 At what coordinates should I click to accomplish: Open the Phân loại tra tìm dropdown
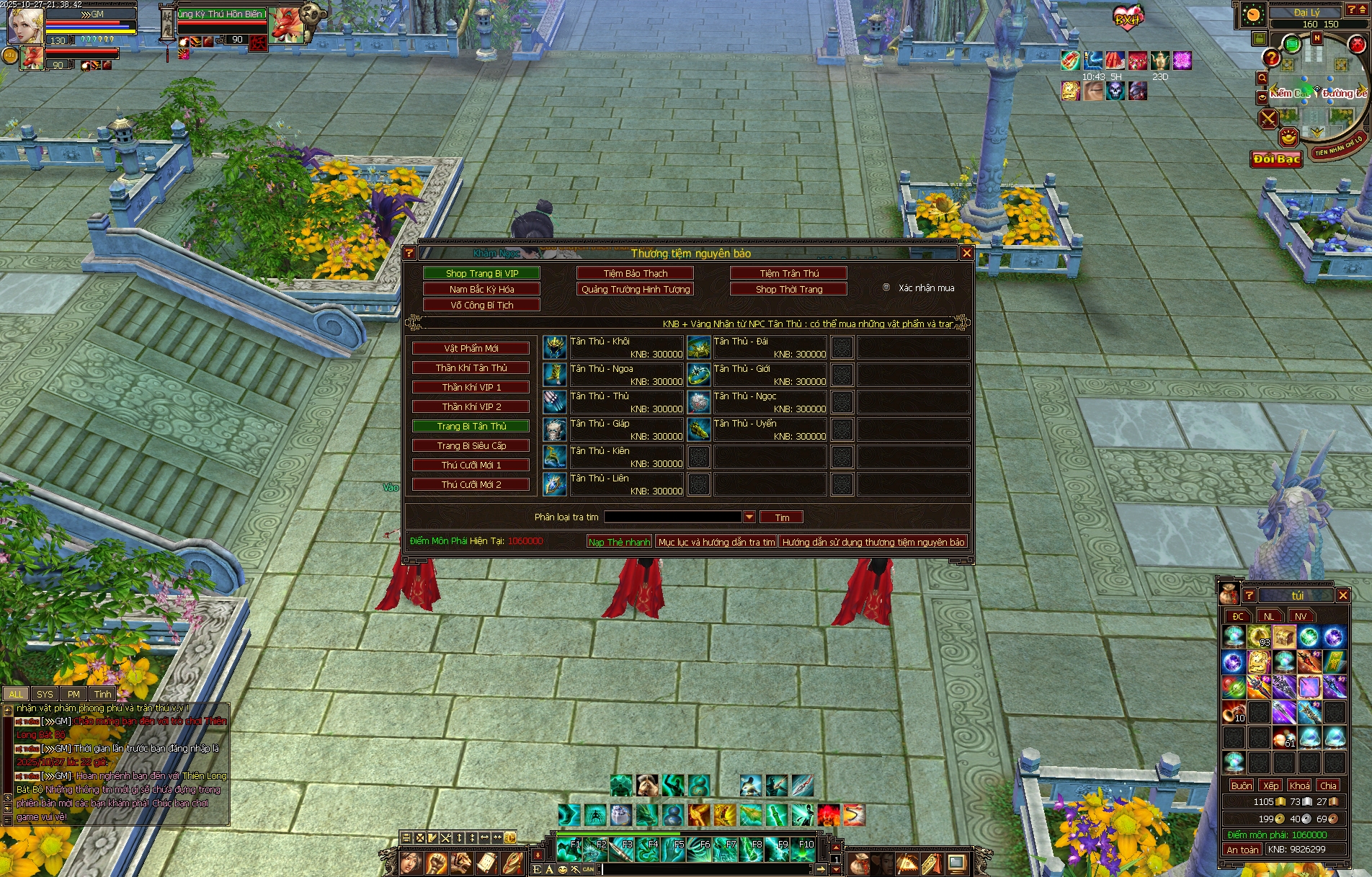[749, 517]
